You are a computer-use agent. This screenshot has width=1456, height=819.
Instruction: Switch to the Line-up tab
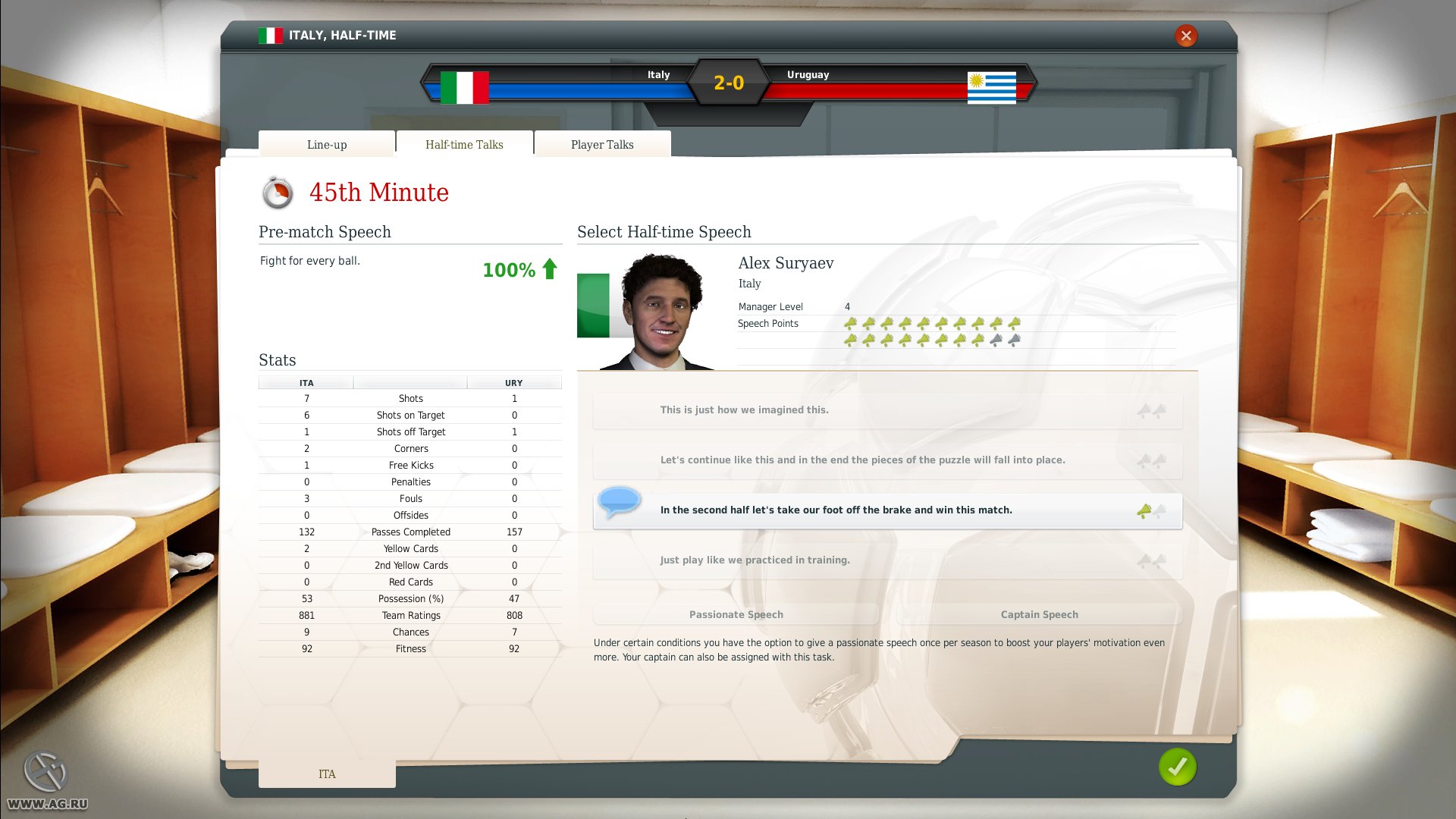(326, 144)
